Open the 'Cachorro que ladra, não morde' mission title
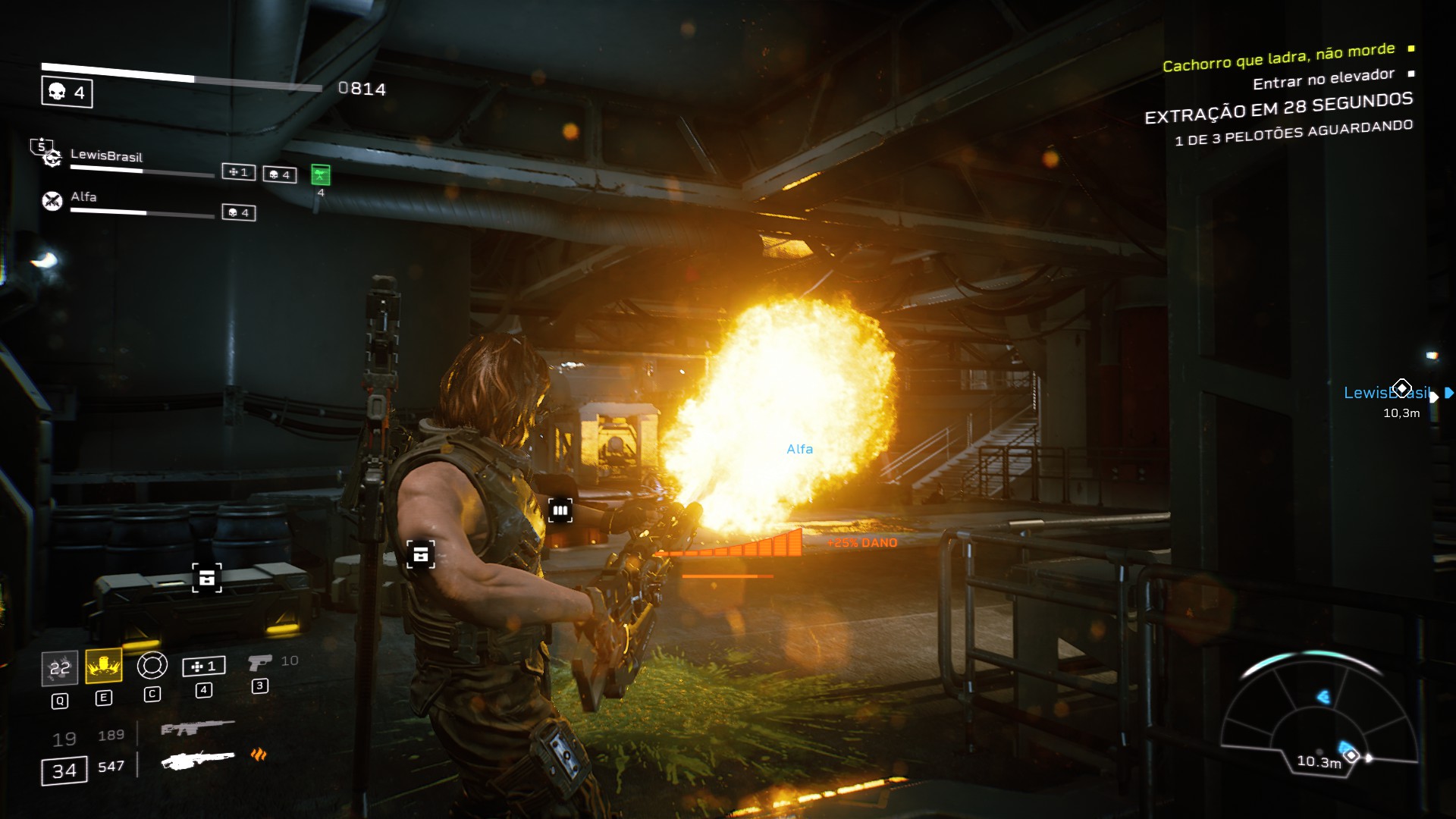Viewport: 1456px width, 819px height. (x=1279, y=58)
